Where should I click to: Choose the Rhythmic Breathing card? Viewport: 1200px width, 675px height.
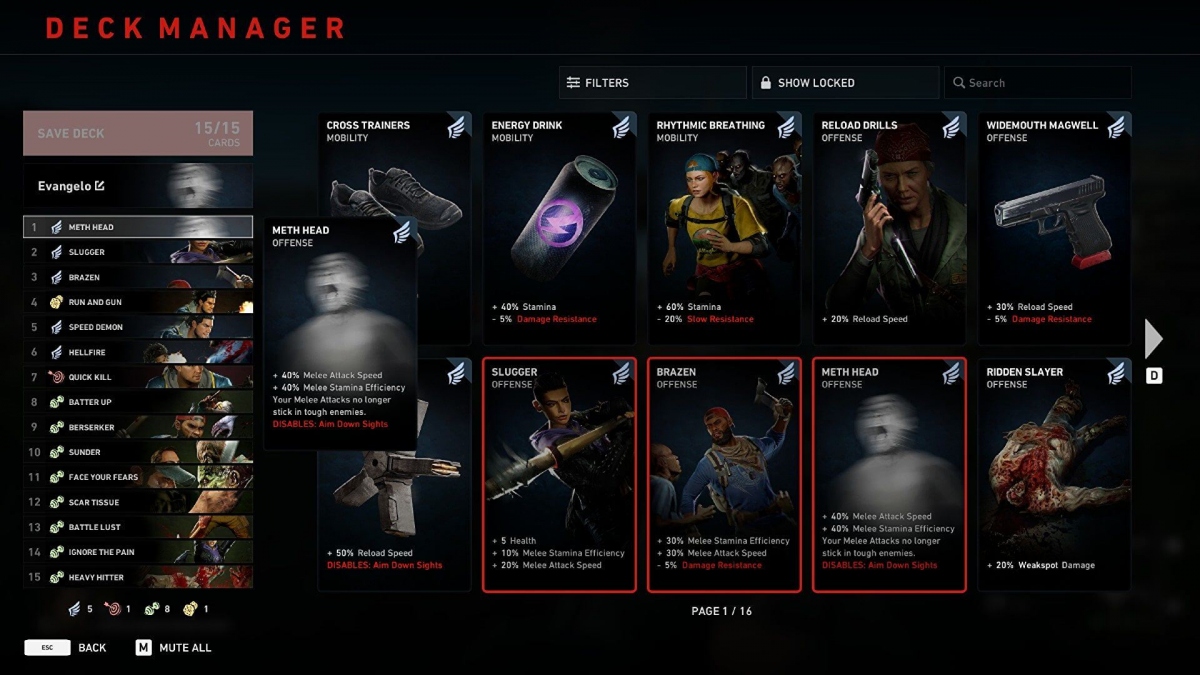point(723,228)
